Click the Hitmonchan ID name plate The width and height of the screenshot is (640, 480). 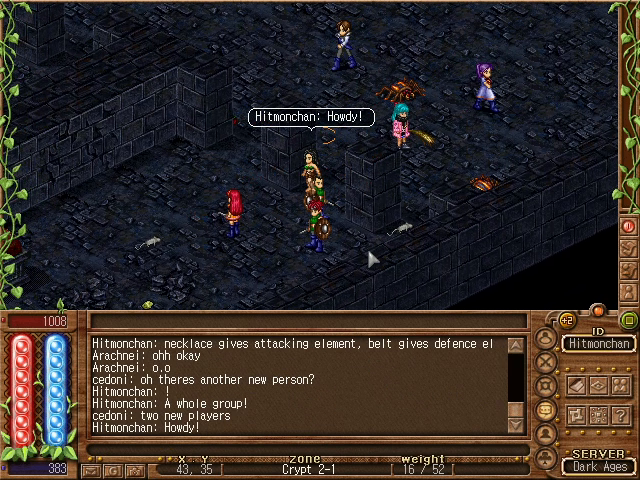pos(598,343)
